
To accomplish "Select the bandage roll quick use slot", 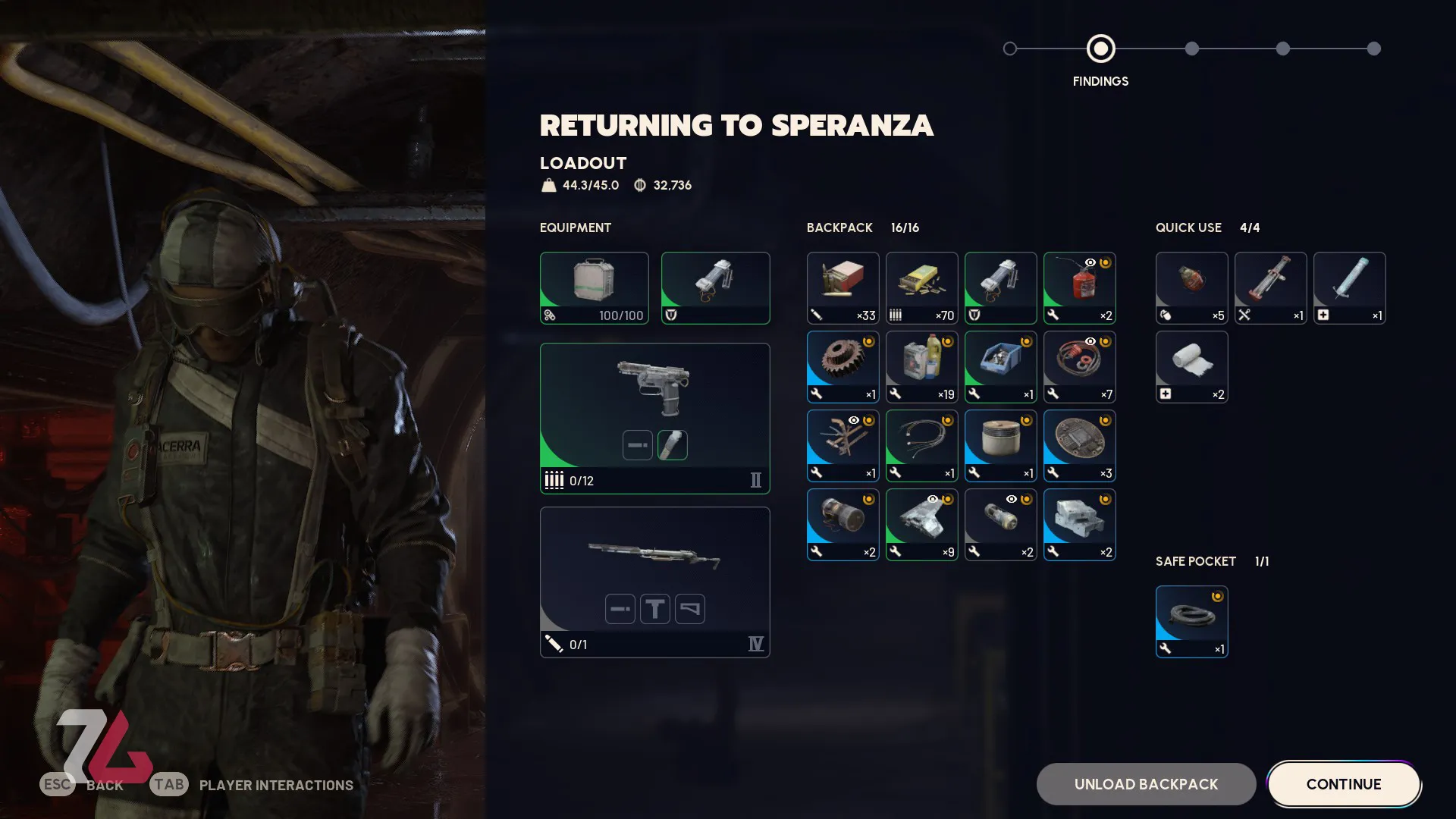I will coord(1191,367).
